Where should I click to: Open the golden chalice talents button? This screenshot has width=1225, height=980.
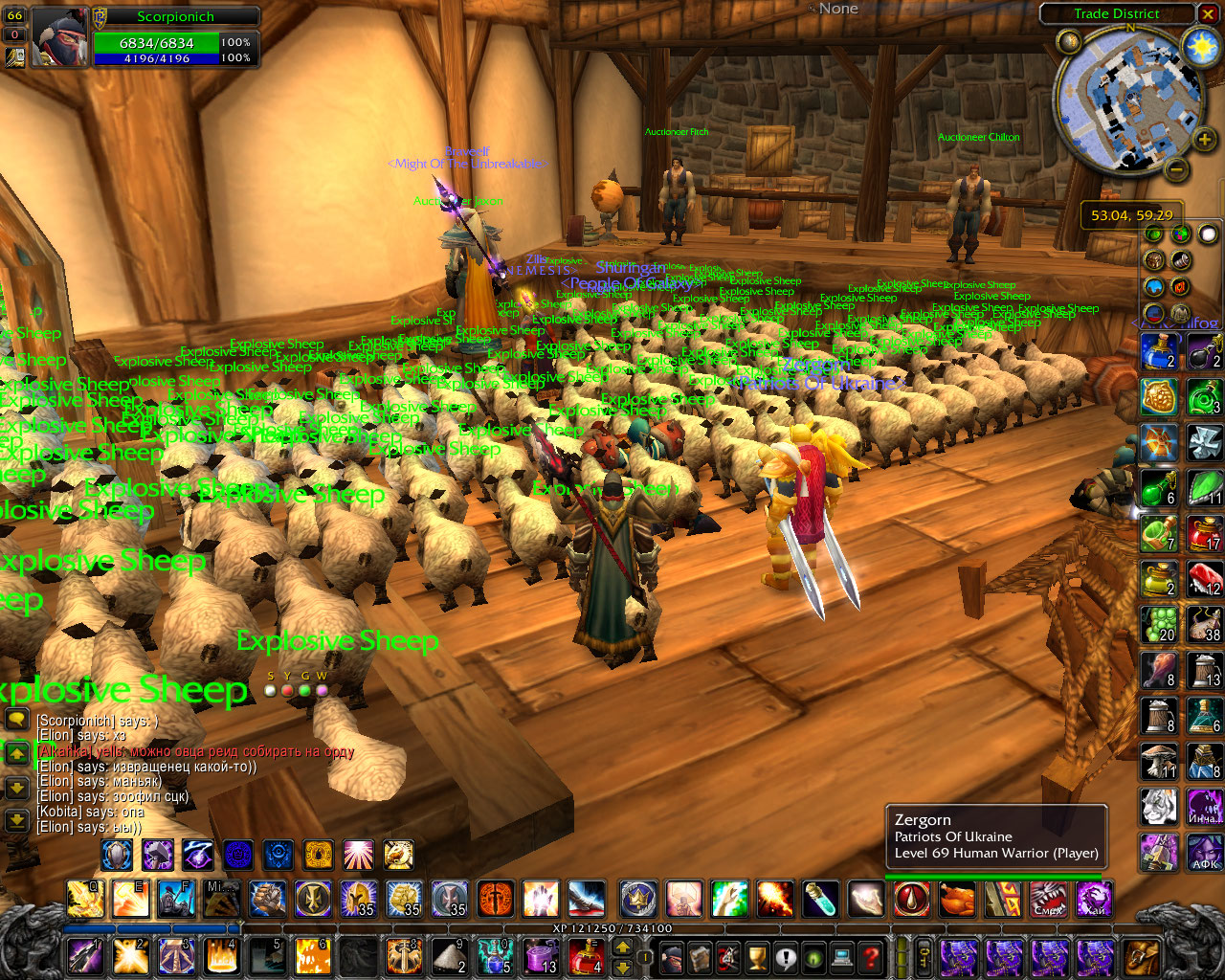(x=757, y=956)
